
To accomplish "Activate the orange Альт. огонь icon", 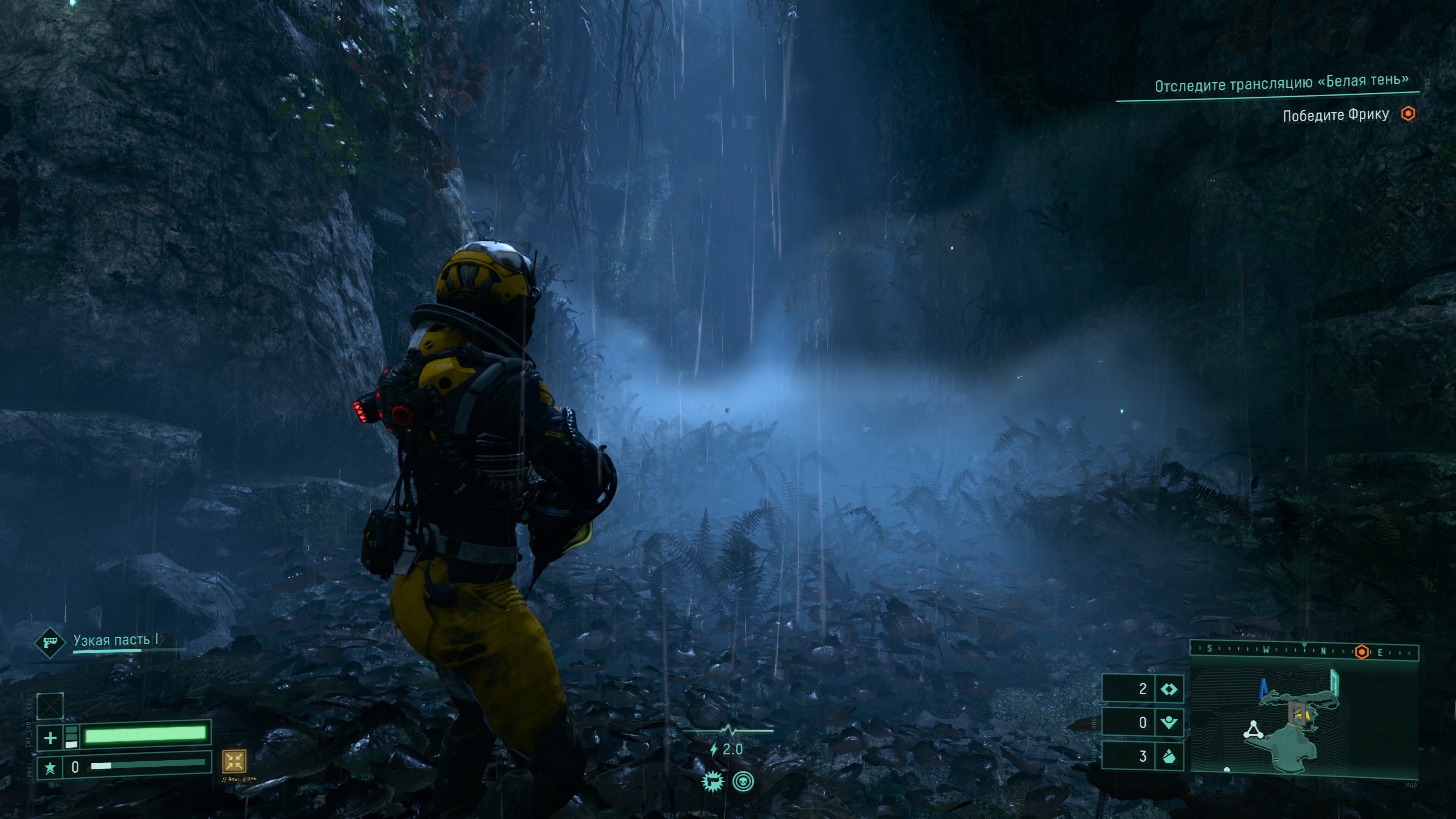I will coord(234,761).
